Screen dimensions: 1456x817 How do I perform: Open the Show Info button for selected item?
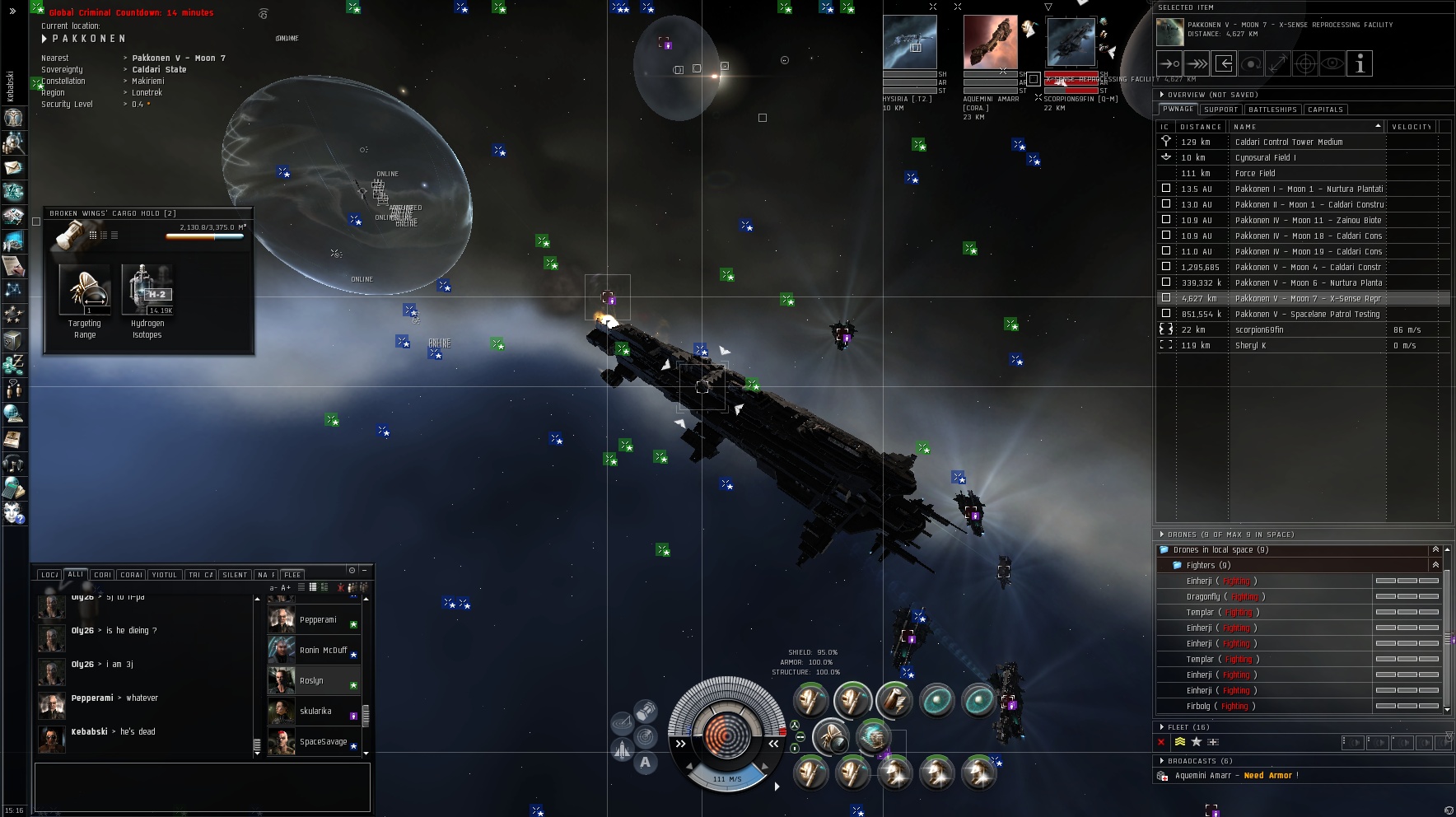click(1360, 63)
